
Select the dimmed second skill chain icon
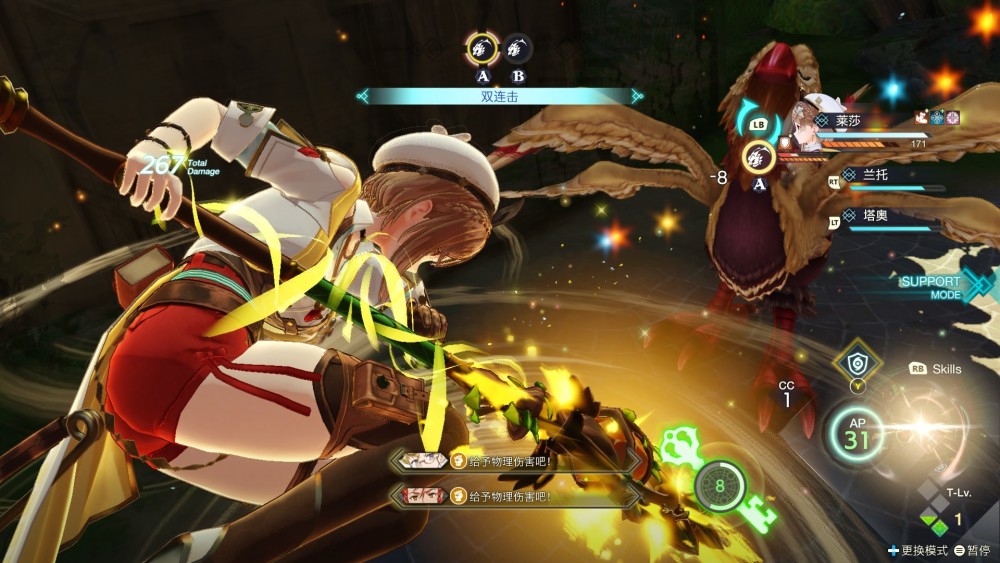tap(517, 48)
